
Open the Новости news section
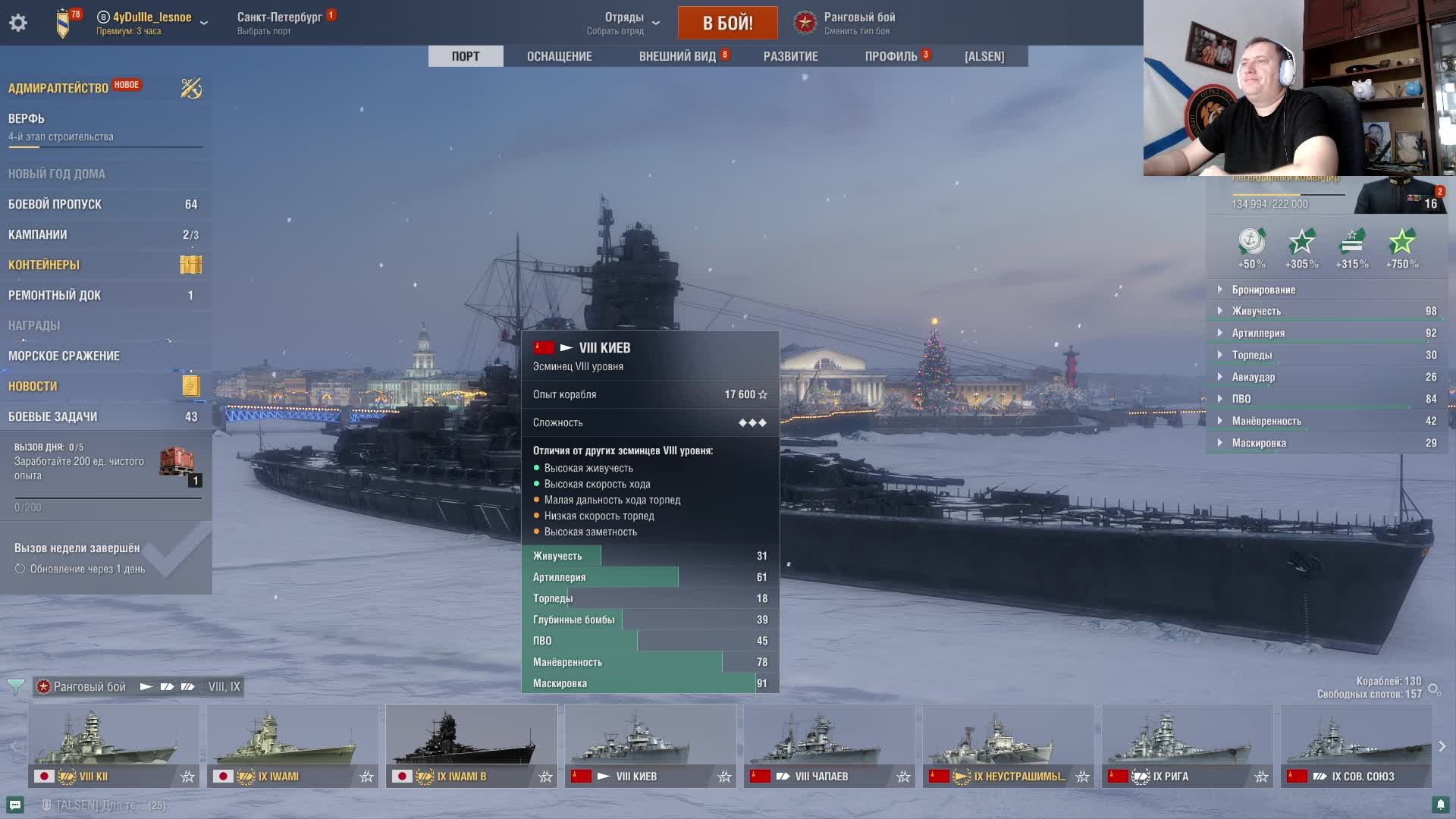tap(33, 386)
